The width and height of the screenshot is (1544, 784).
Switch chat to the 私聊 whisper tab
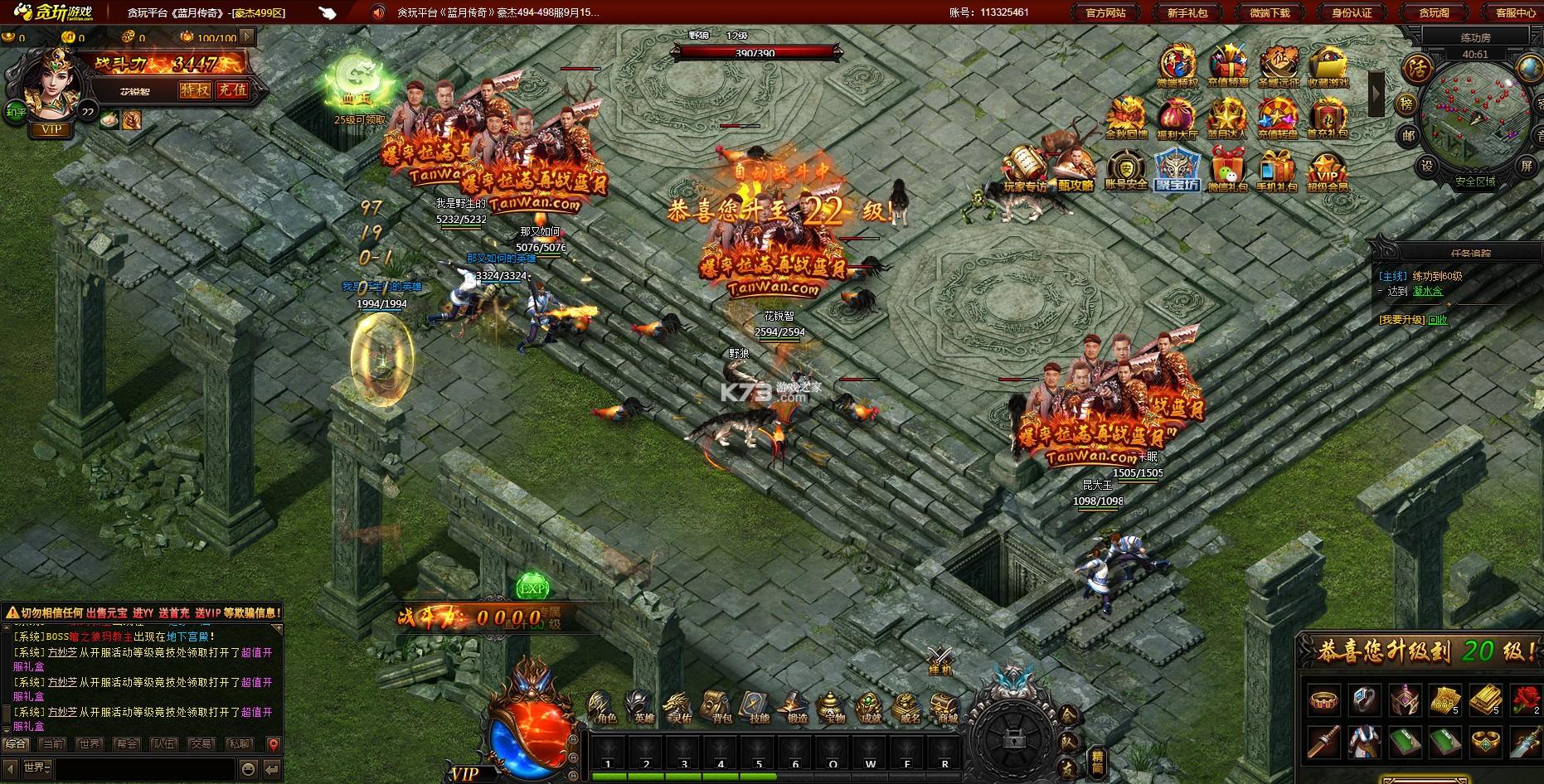coord(240,744)
